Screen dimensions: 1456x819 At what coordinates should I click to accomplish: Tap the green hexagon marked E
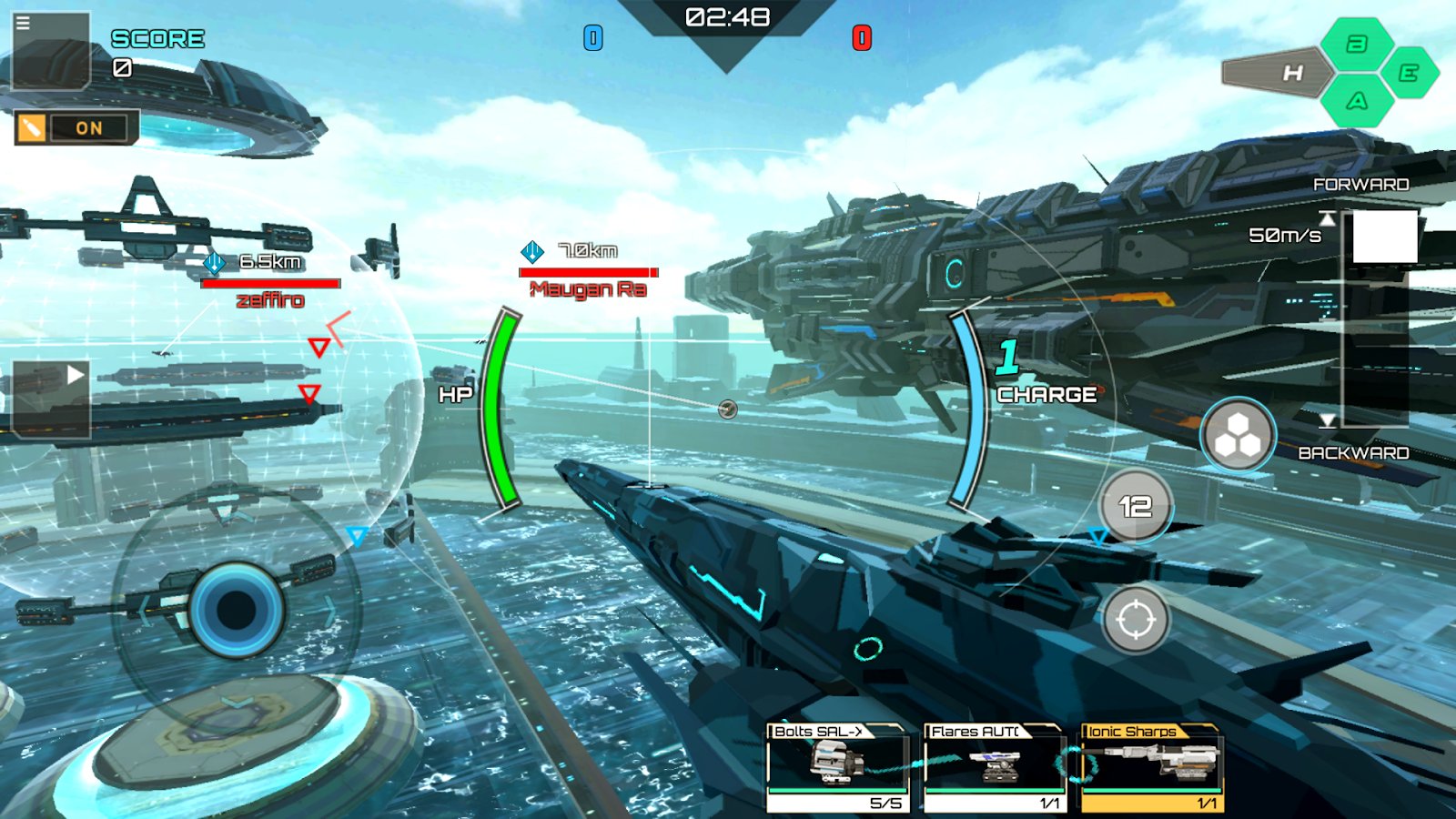point(1409,73)
